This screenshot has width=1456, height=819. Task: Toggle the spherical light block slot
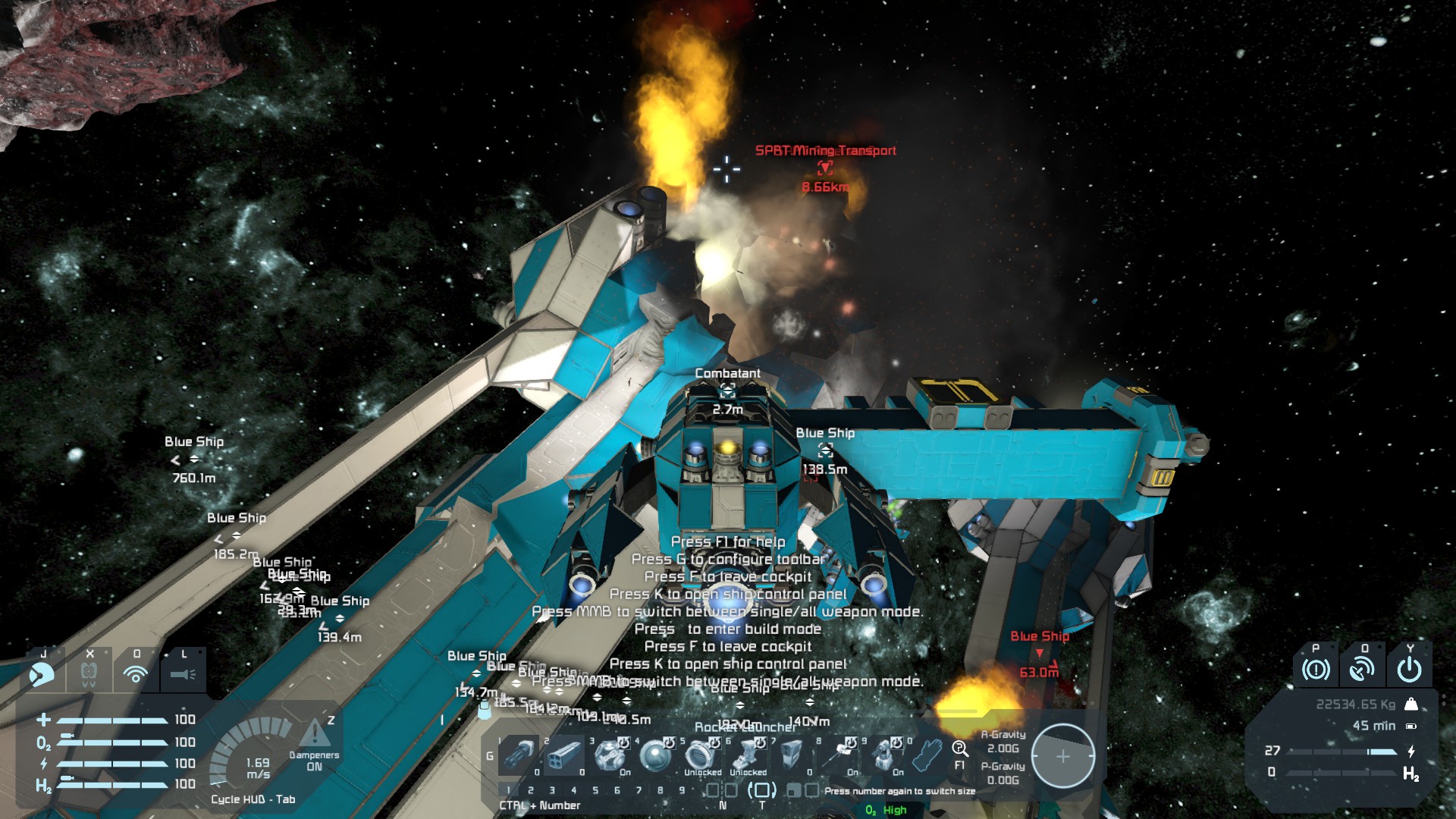coord(654,756)
